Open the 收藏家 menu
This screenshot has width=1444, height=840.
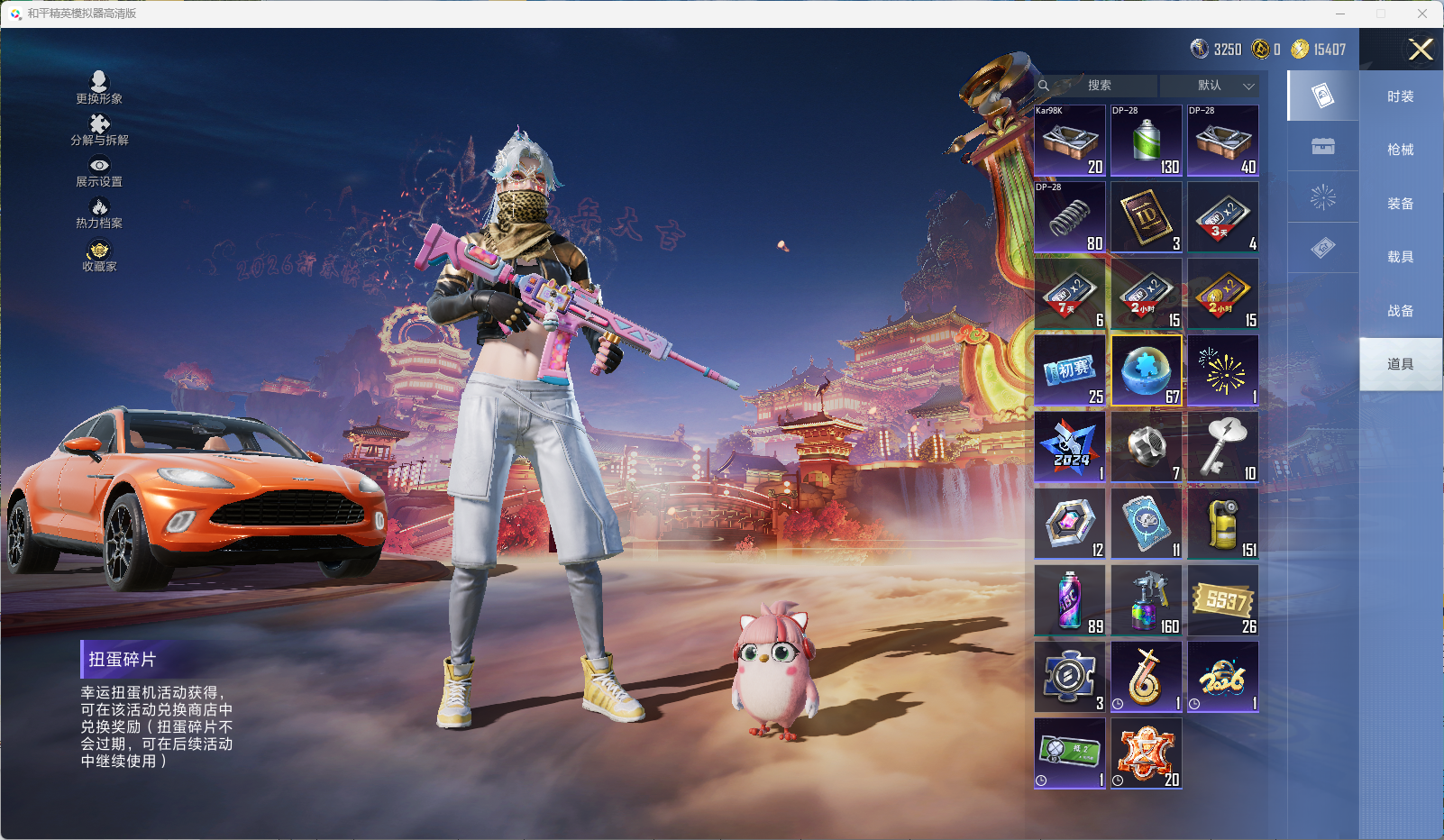pyautogui.click(x=99, y=255)
